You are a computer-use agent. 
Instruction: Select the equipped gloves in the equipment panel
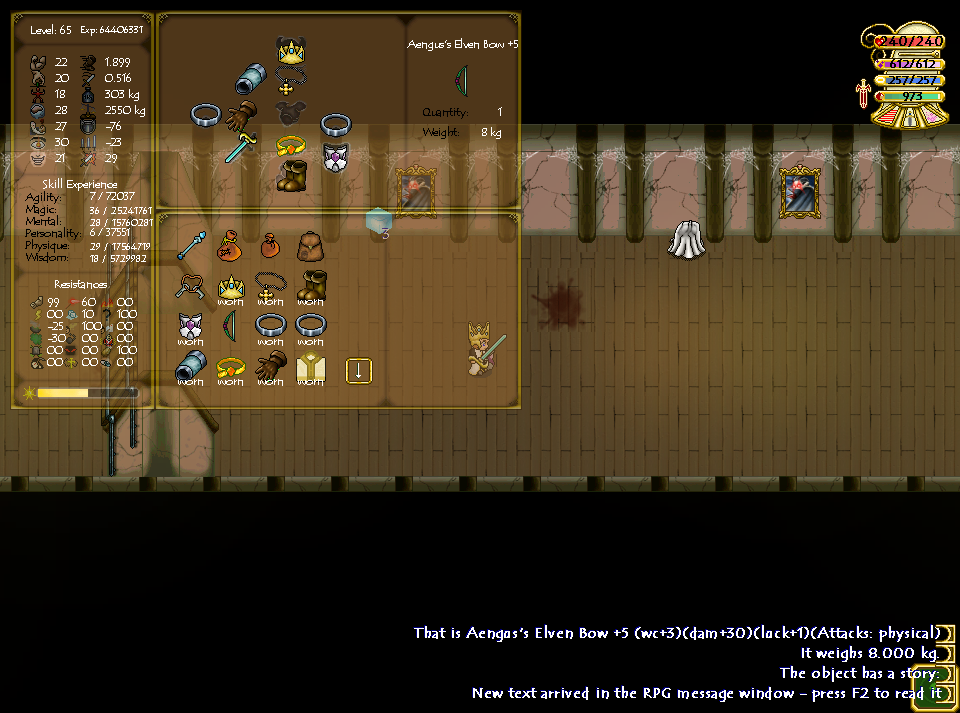241,115
